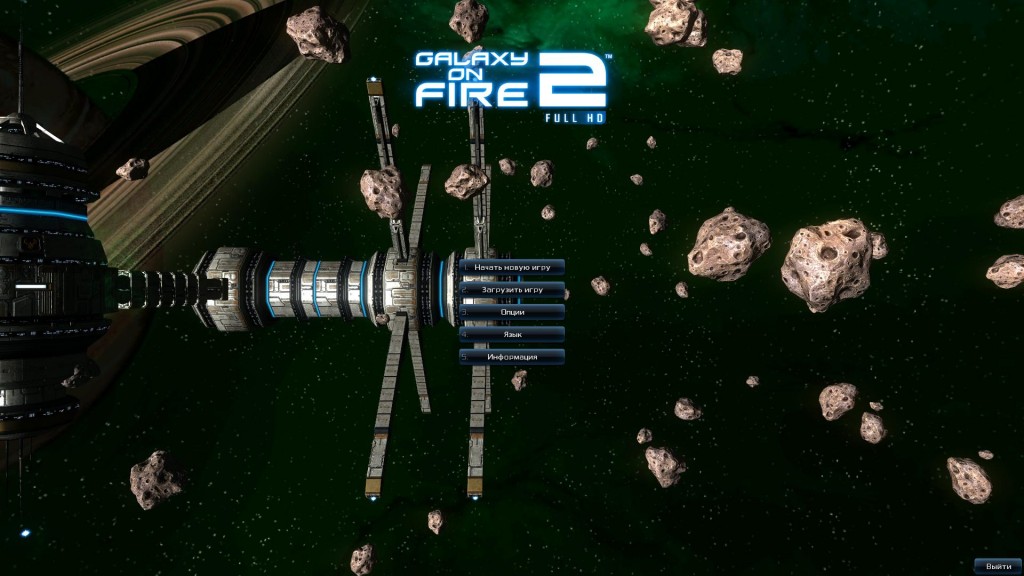Start a new game via Начать новую игру
Screen dimensions: 1024x576
tap(512, 267)
